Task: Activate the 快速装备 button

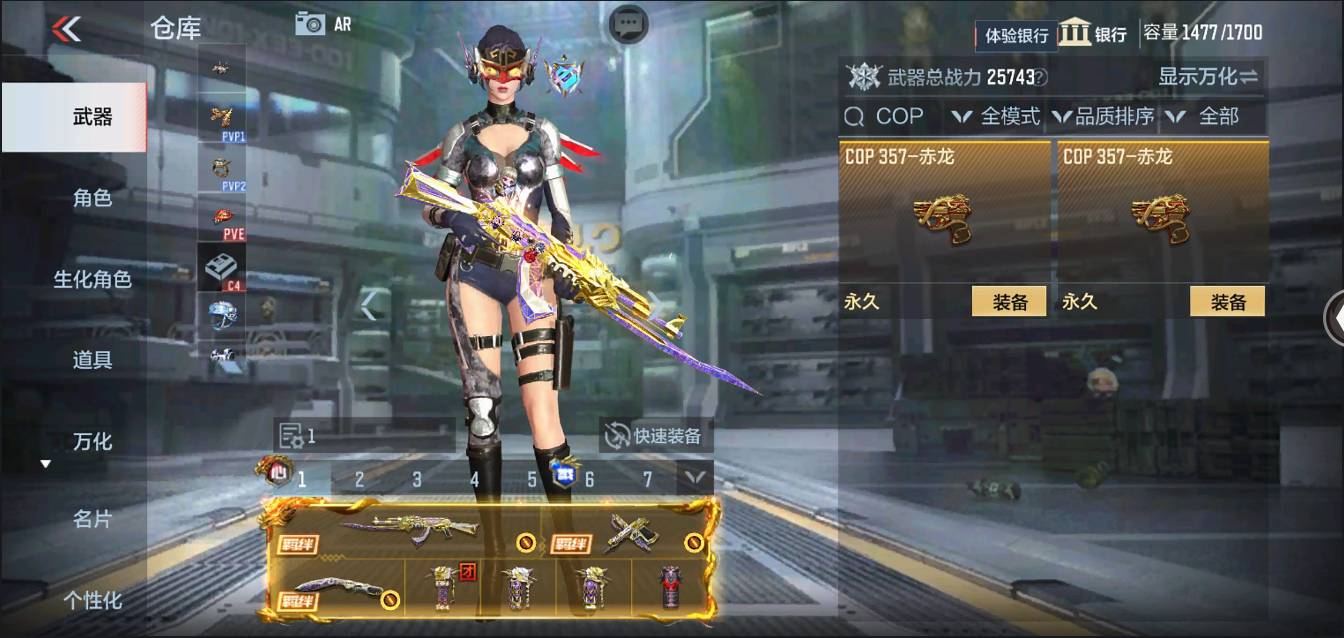Action: click(x=656, y=435)
